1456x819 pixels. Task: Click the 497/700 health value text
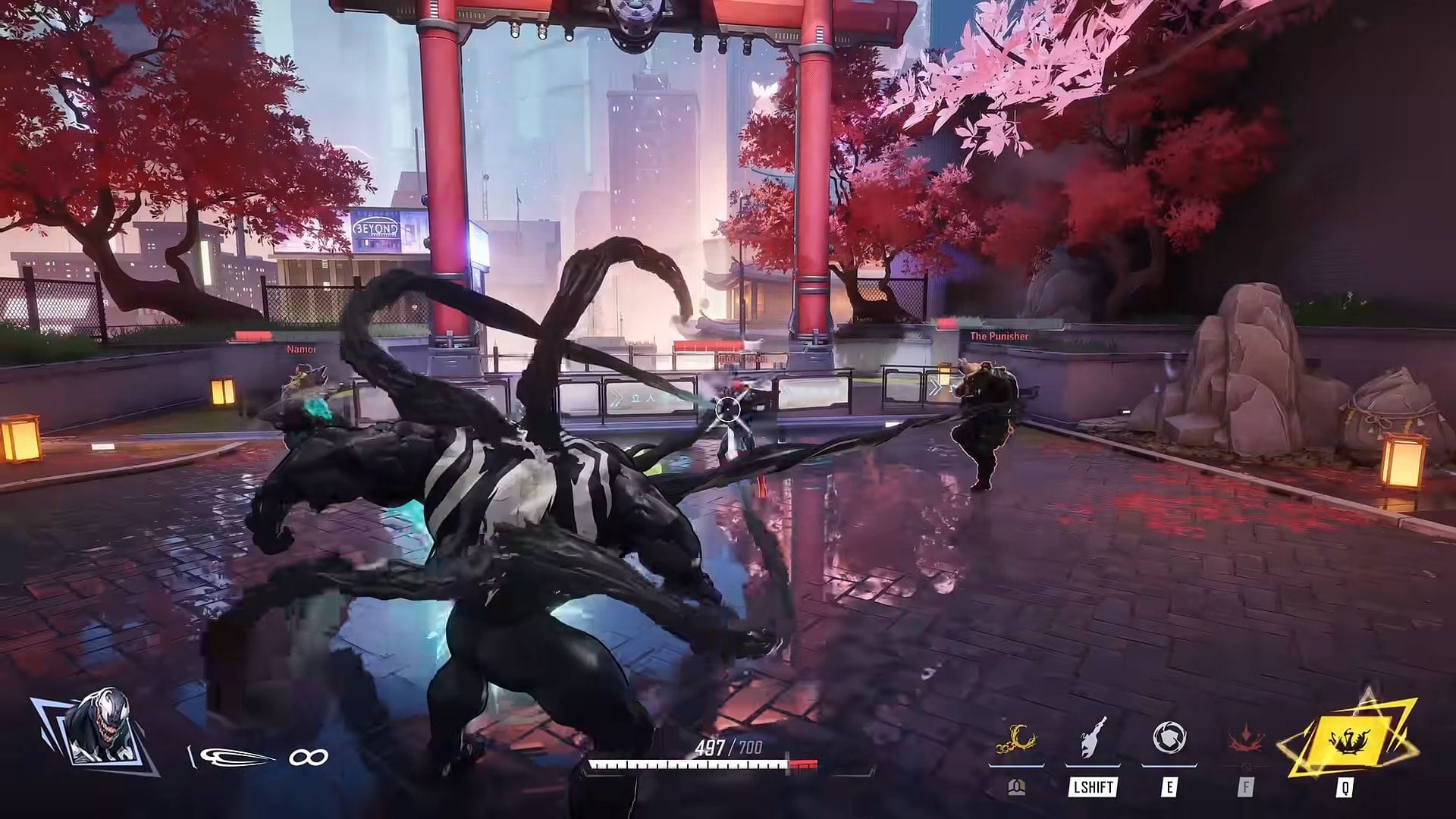(728, 745)
